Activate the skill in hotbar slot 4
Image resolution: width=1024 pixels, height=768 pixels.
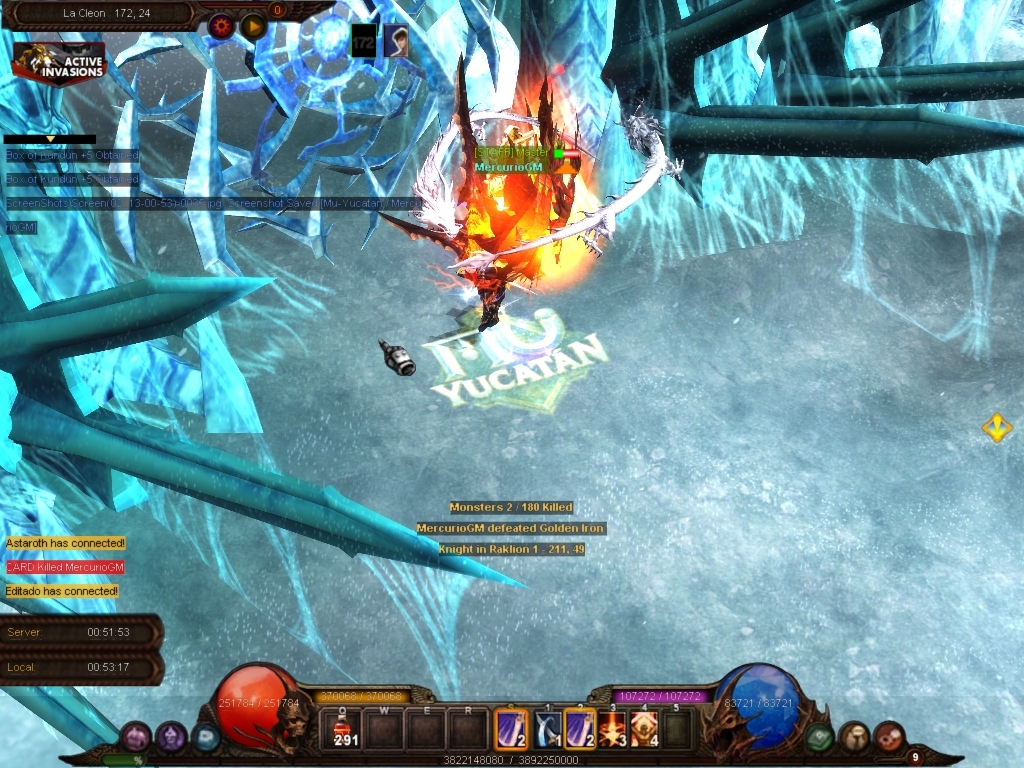click(645, 729)
